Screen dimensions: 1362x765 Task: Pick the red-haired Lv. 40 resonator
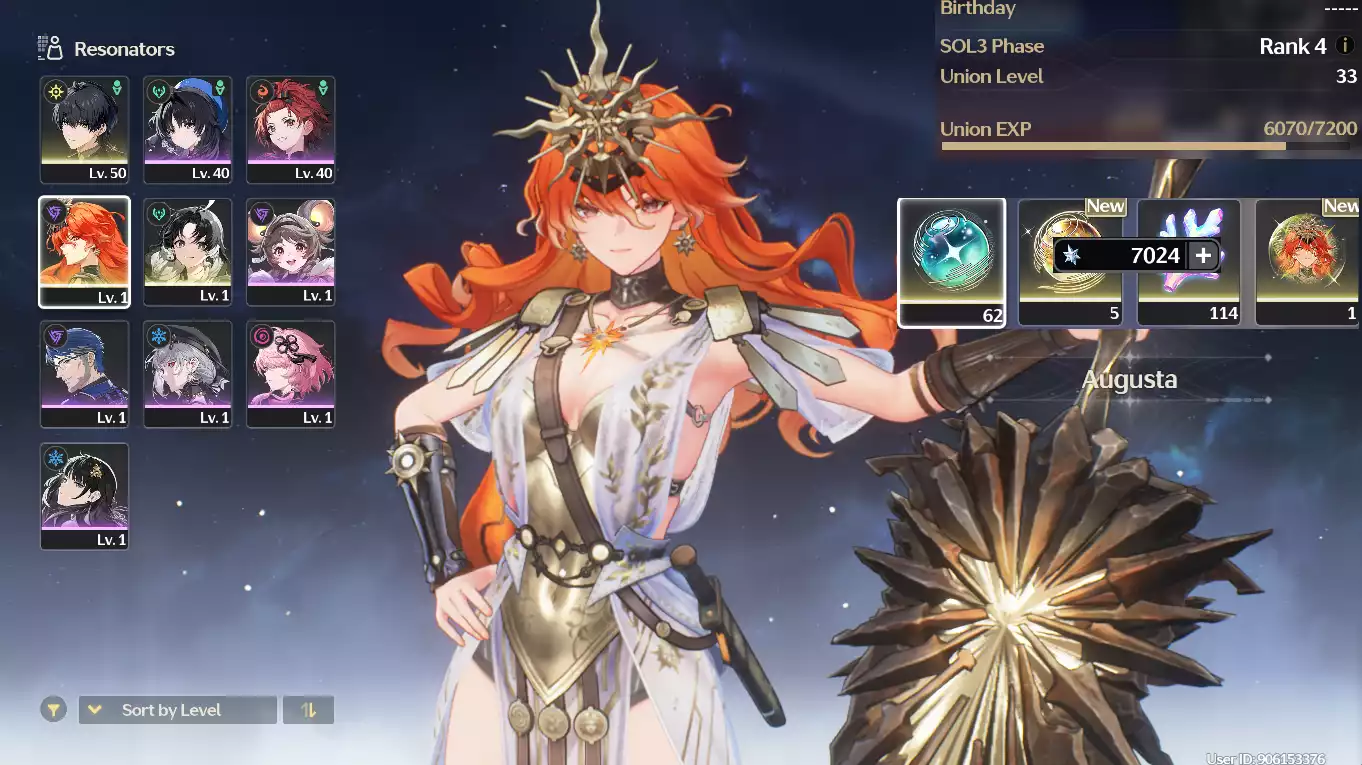point(291,129)
